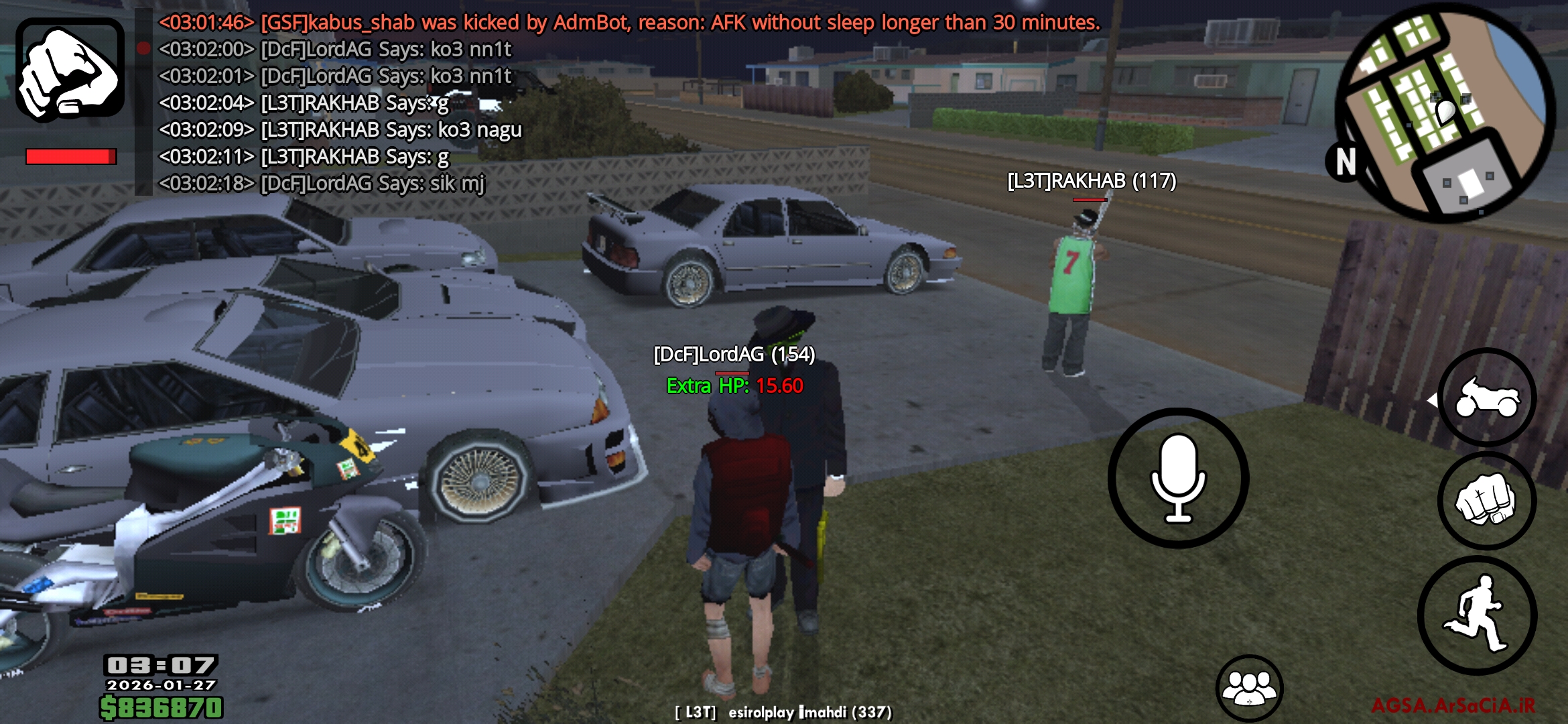Screen dimensions: 1568x724
Task: Open the circular radar minimap
Action: coord(1445,114)
